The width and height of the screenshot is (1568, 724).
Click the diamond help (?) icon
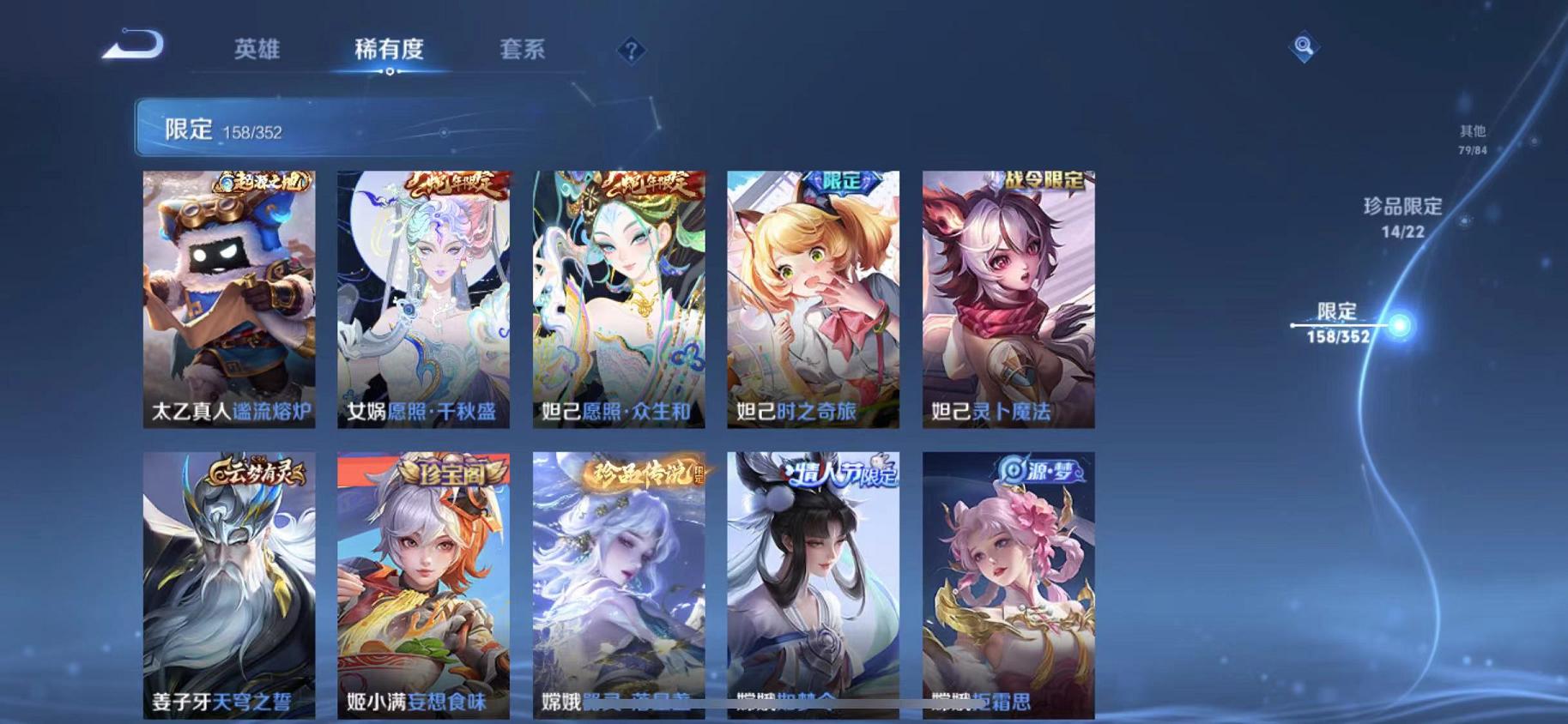[x=632, y=51]
